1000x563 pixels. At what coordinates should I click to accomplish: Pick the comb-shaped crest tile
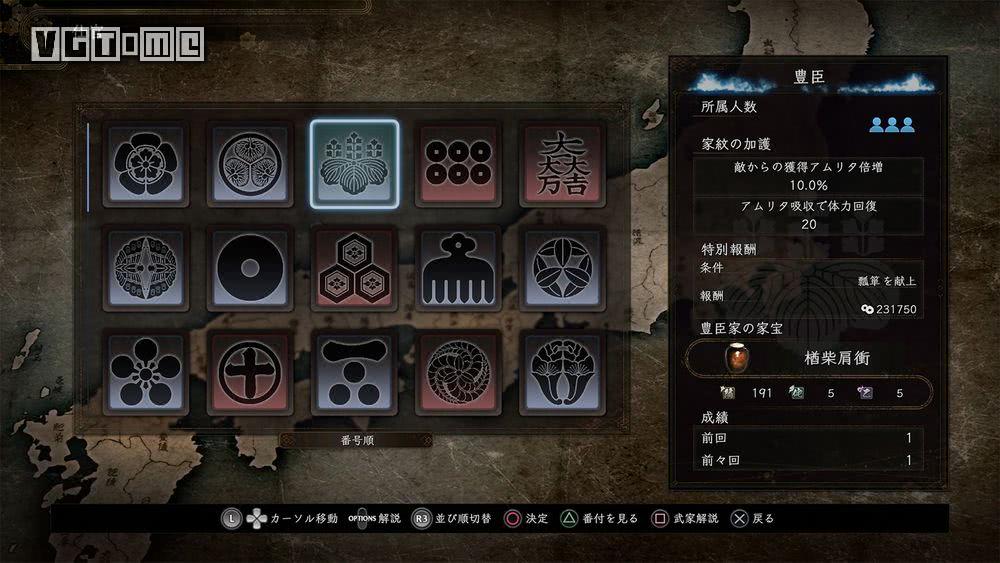458,268
